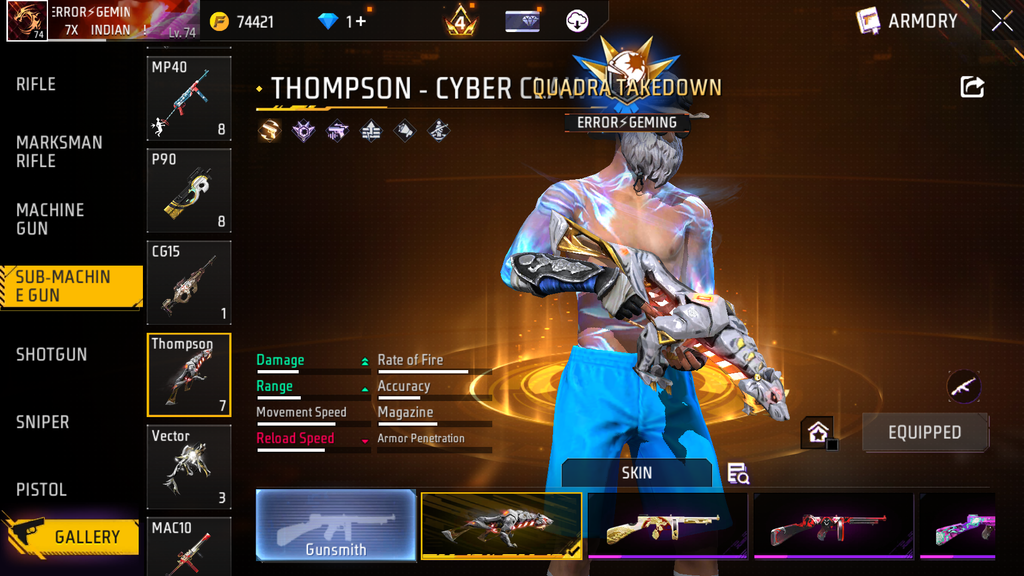Select the MP40 weapon tile
The width and height of the screenshot is (1024, 576).
click(189, 98)
